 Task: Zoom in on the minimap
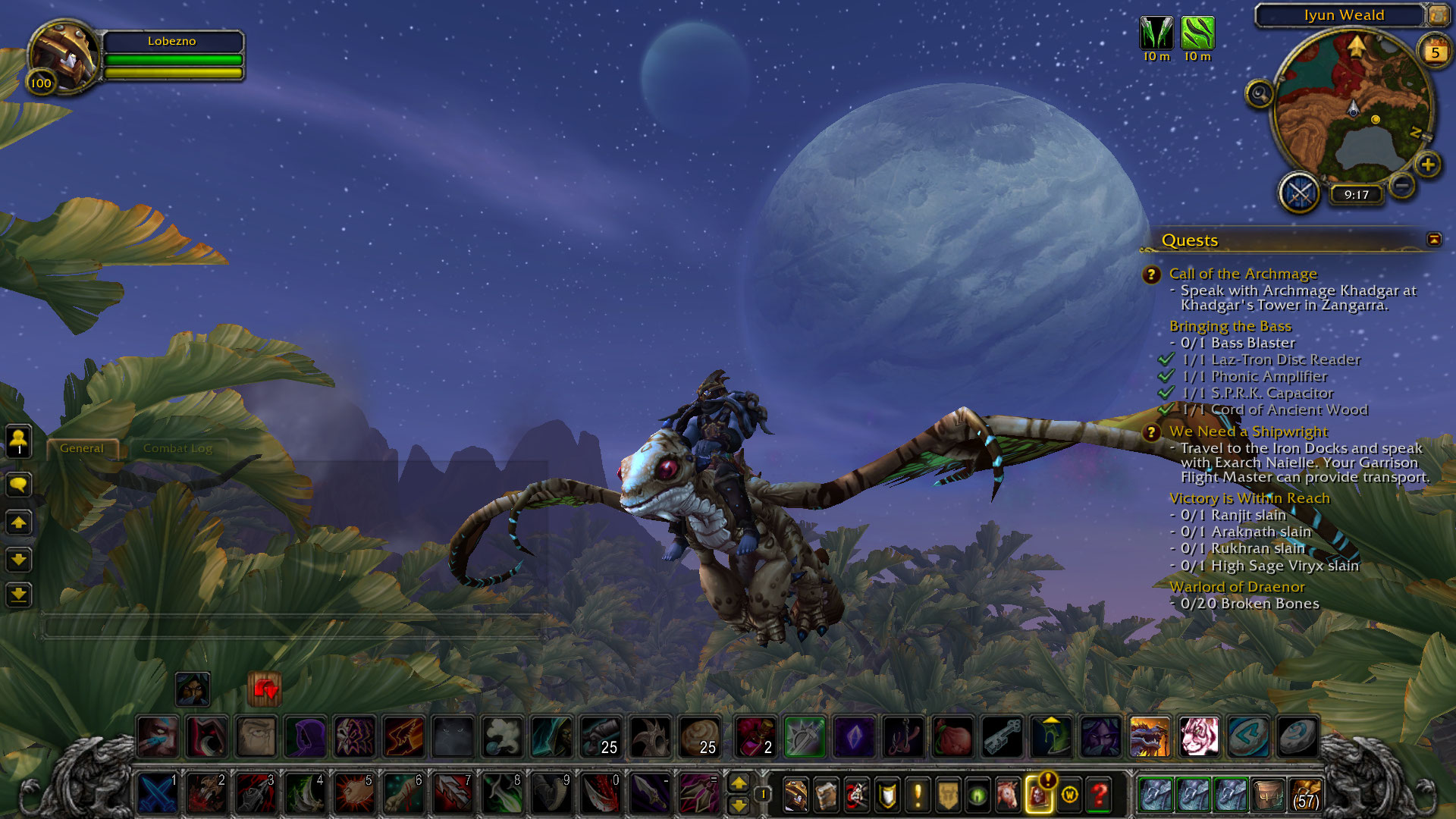1428,164
